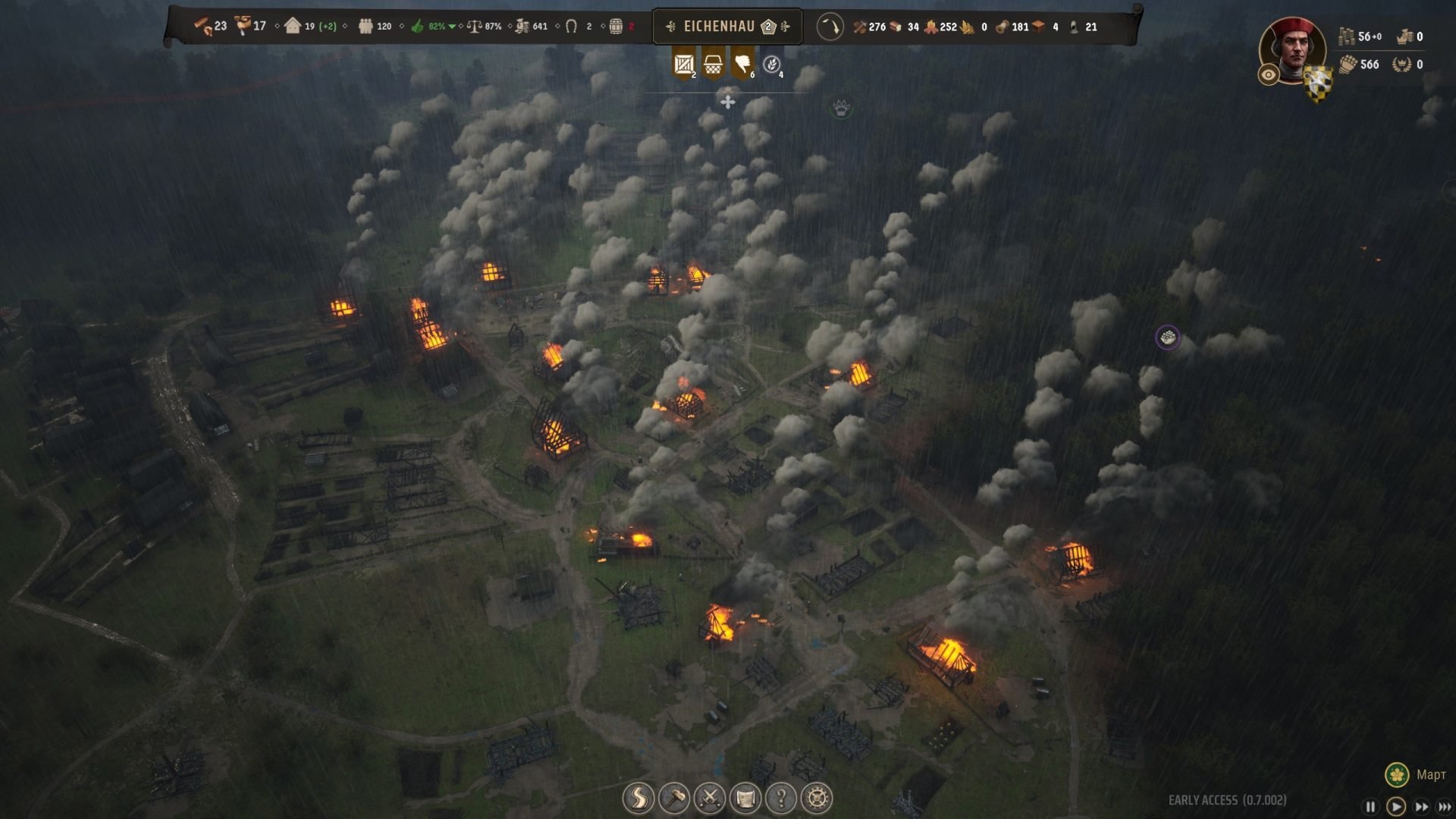The width and height of the screenshot is (1456, 819).
Task: Click the development points arrow circle
Action: (x=830, y=27)
